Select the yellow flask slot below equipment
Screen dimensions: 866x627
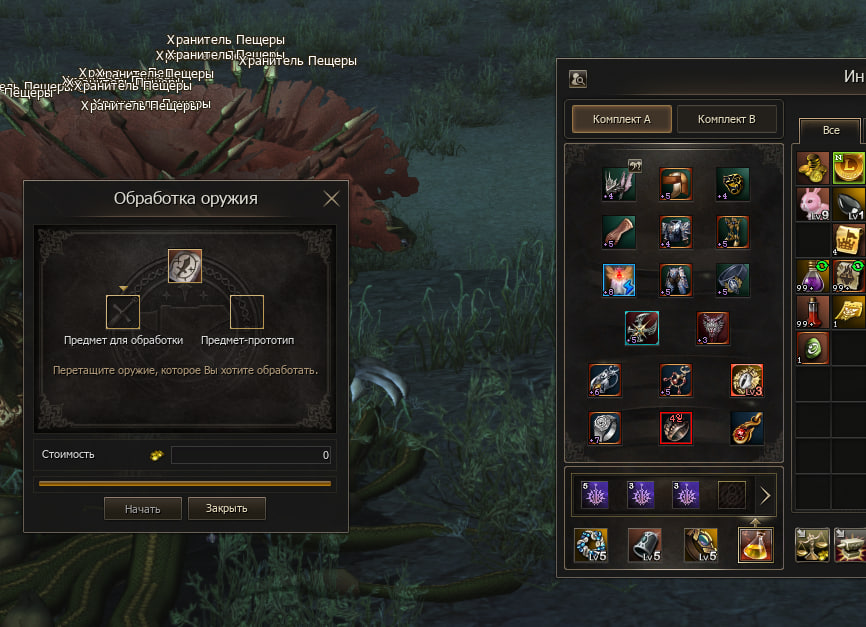point(756,545)
